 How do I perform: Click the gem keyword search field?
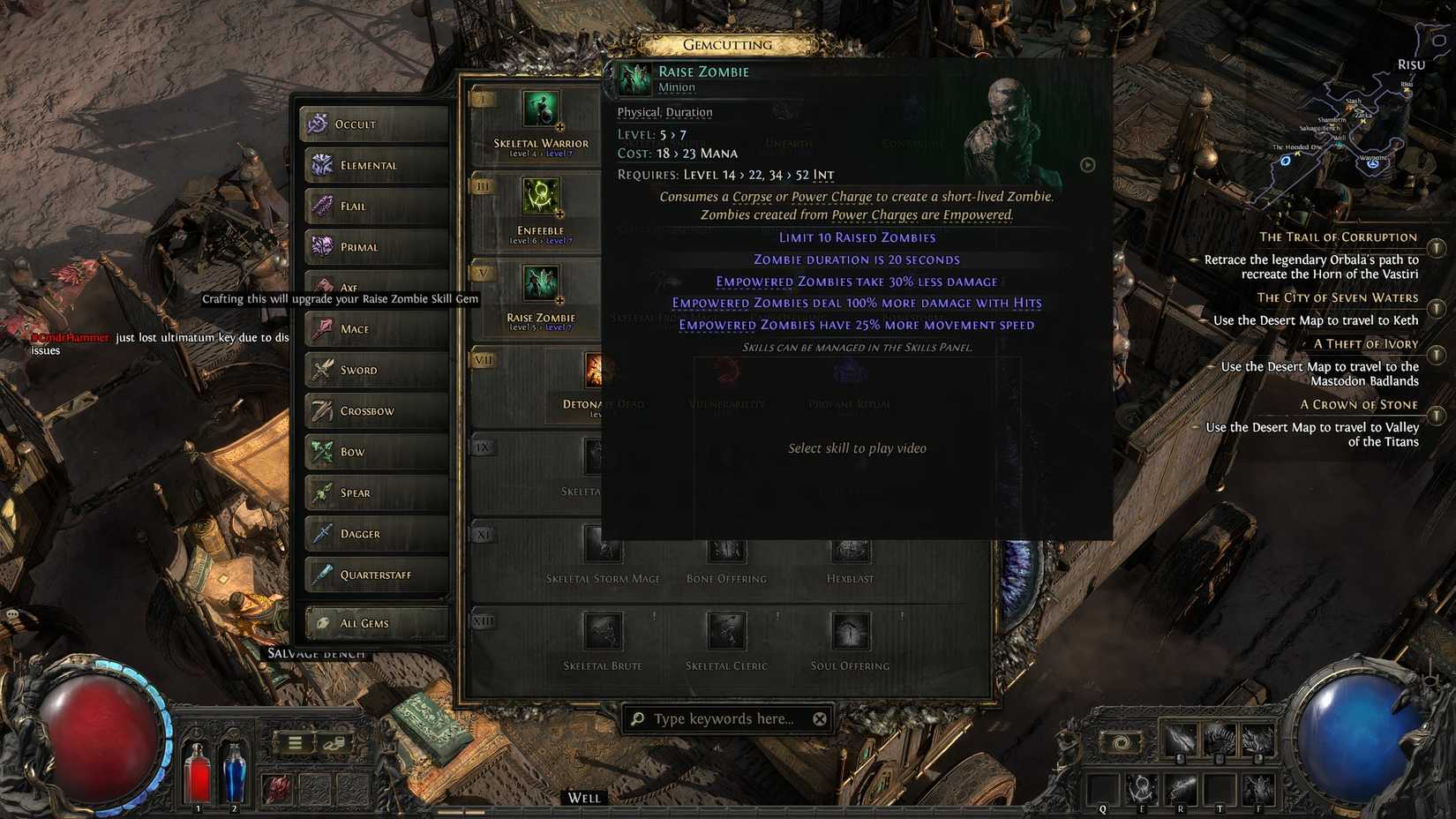point(724,718)
